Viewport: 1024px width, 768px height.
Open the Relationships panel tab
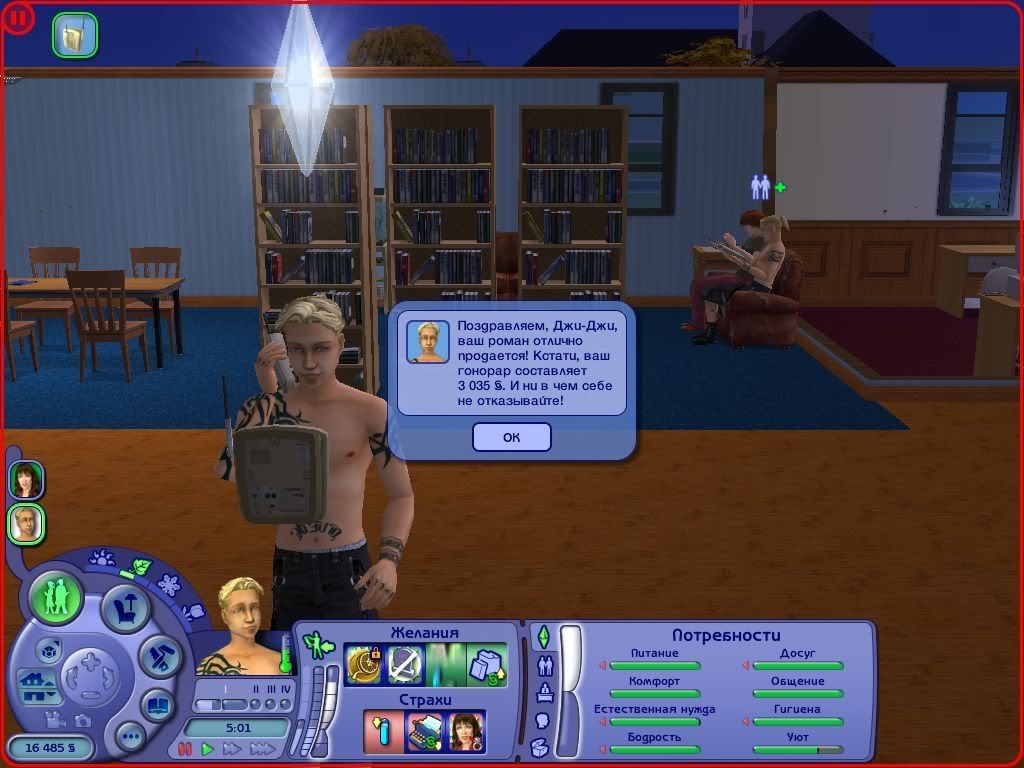[545, 664]
